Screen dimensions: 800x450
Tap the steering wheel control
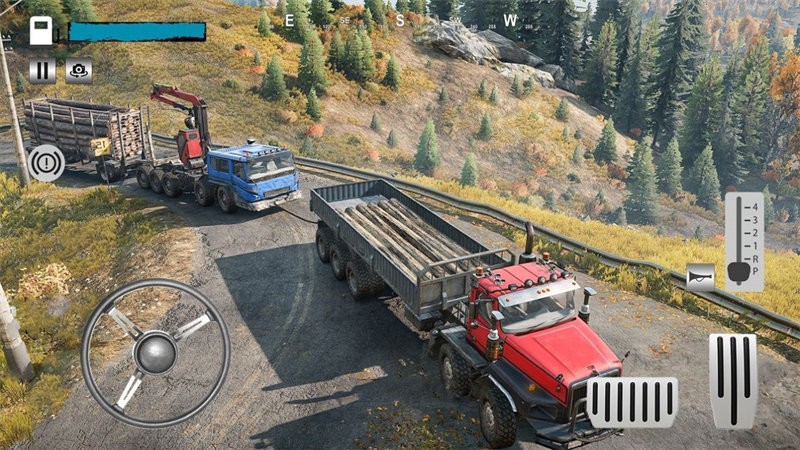[x=155, y=353]
